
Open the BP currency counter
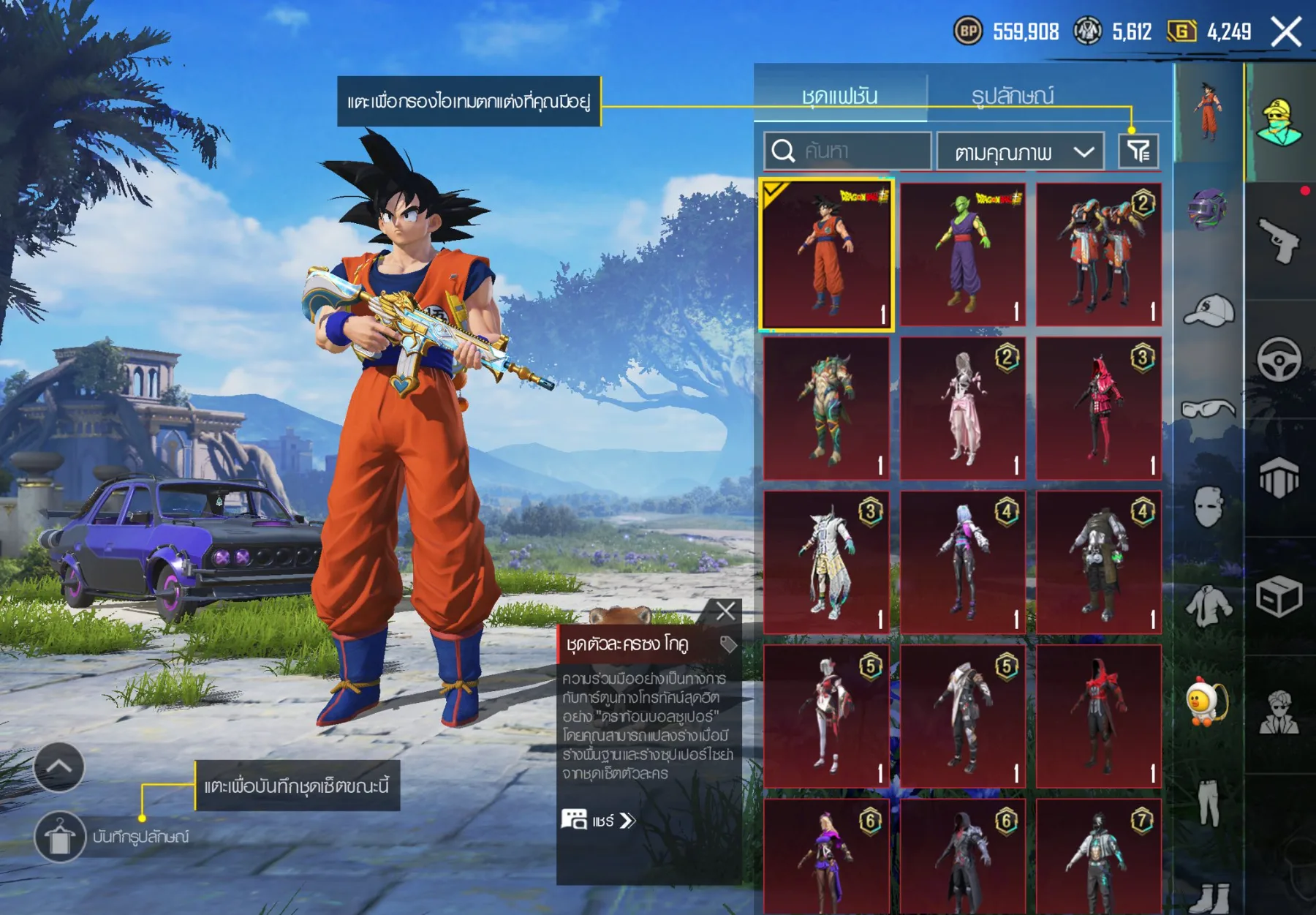pos(1007,31)
